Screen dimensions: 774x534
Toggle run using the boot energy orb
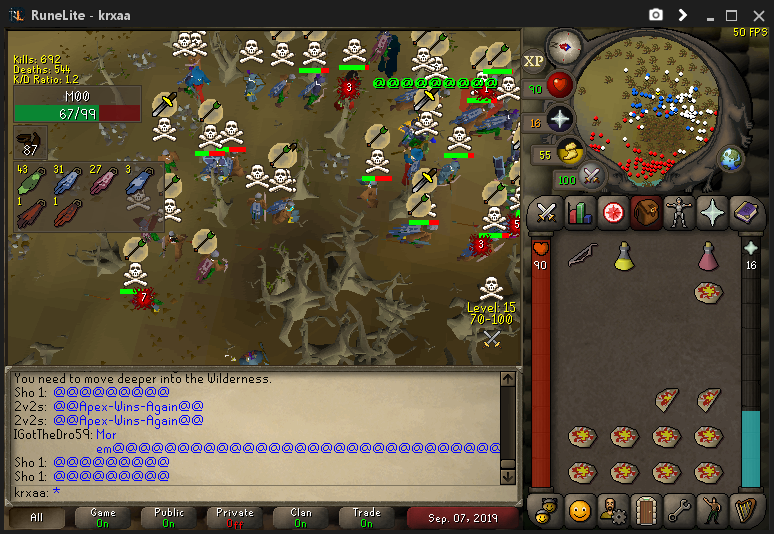click(570, 153)
